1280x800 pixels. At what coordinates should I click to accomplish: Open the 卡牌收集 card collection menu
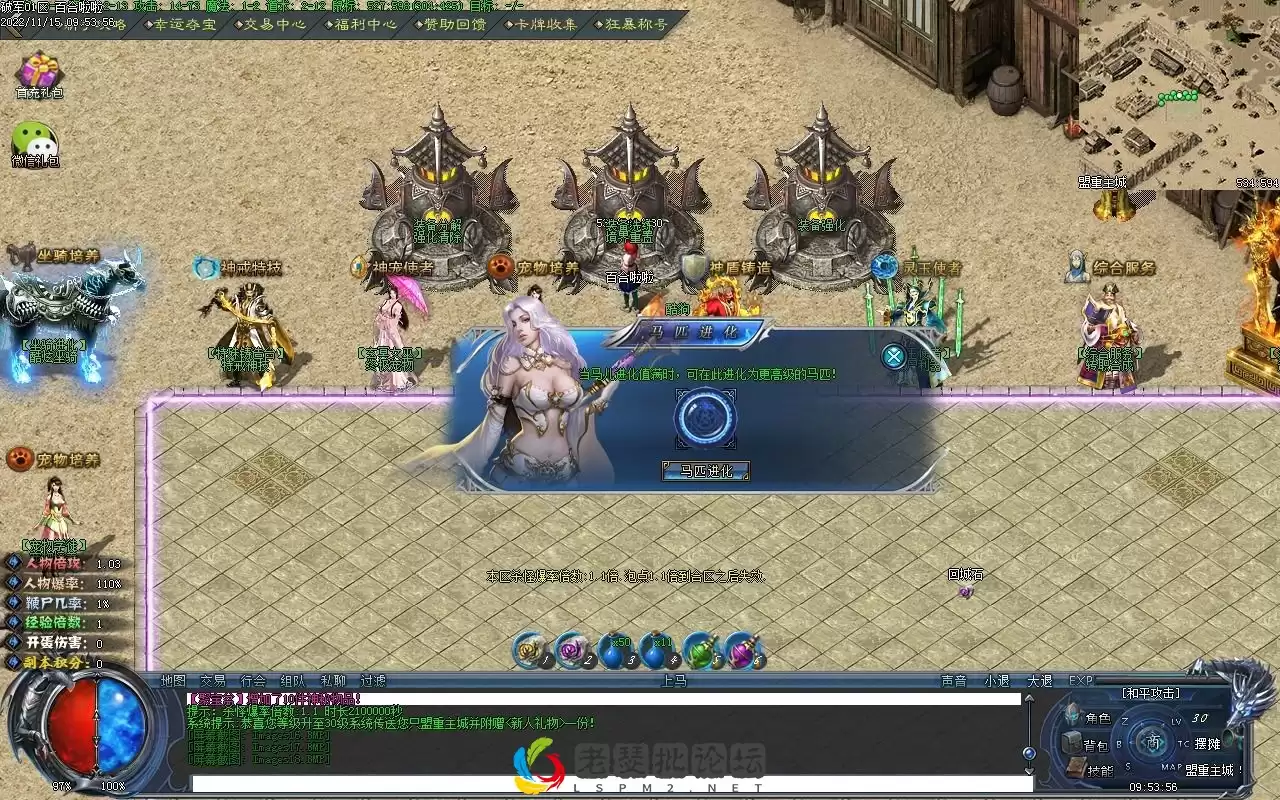pos(546,24)
